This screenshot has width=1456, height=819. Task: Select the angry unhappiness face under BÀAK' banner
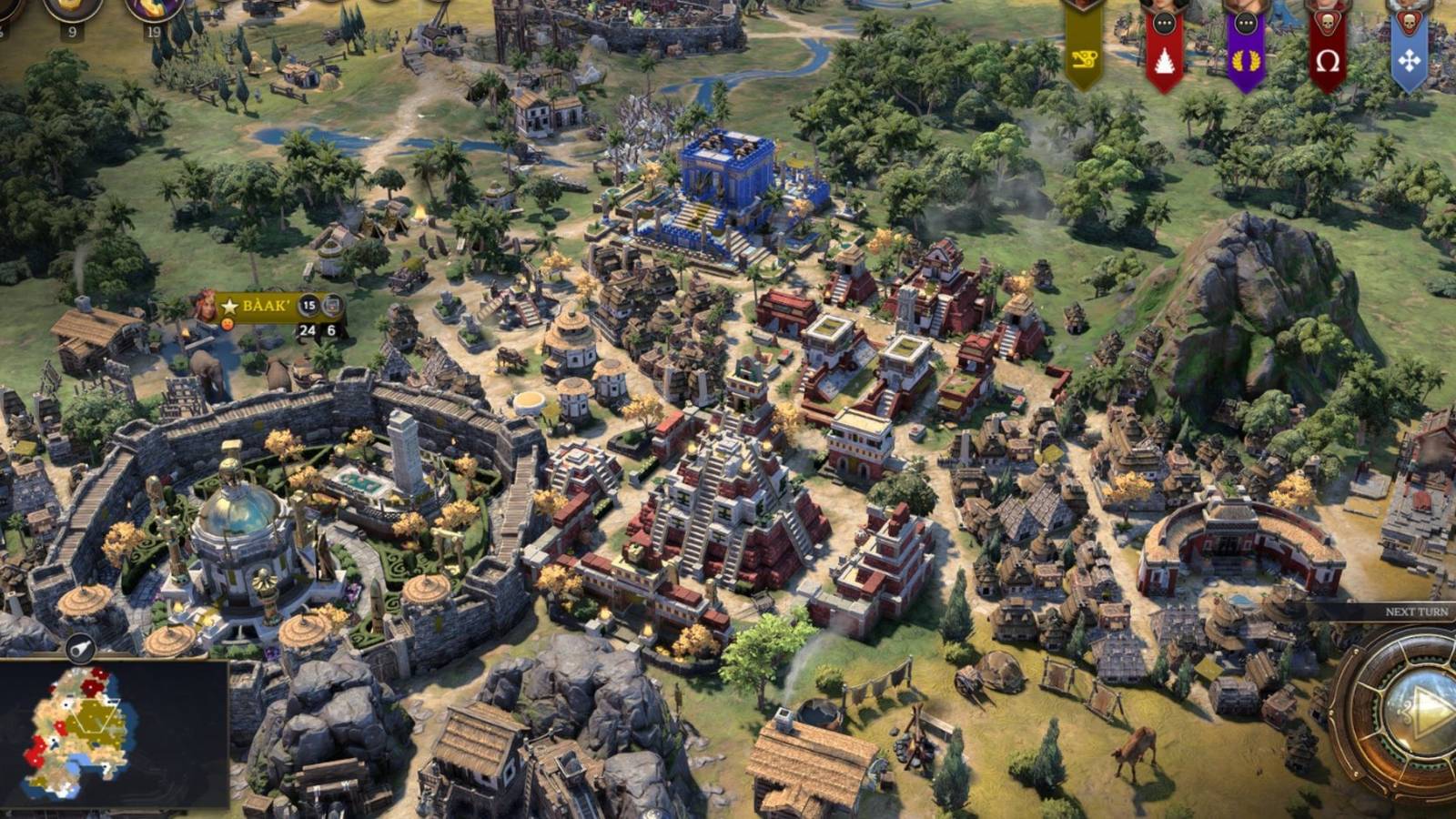tap(227, 326)
